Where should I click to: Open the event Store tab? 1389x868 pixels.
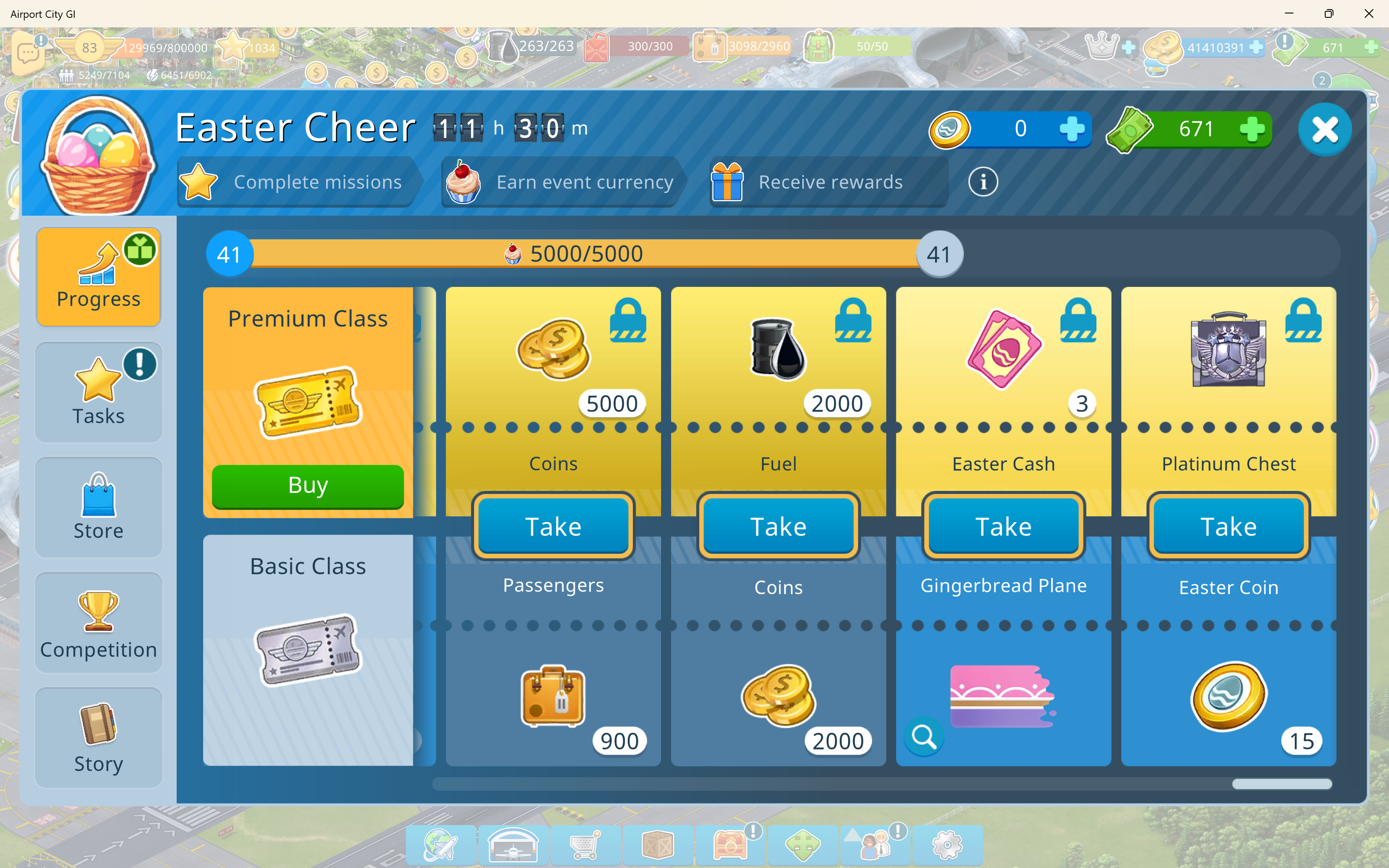99,507
